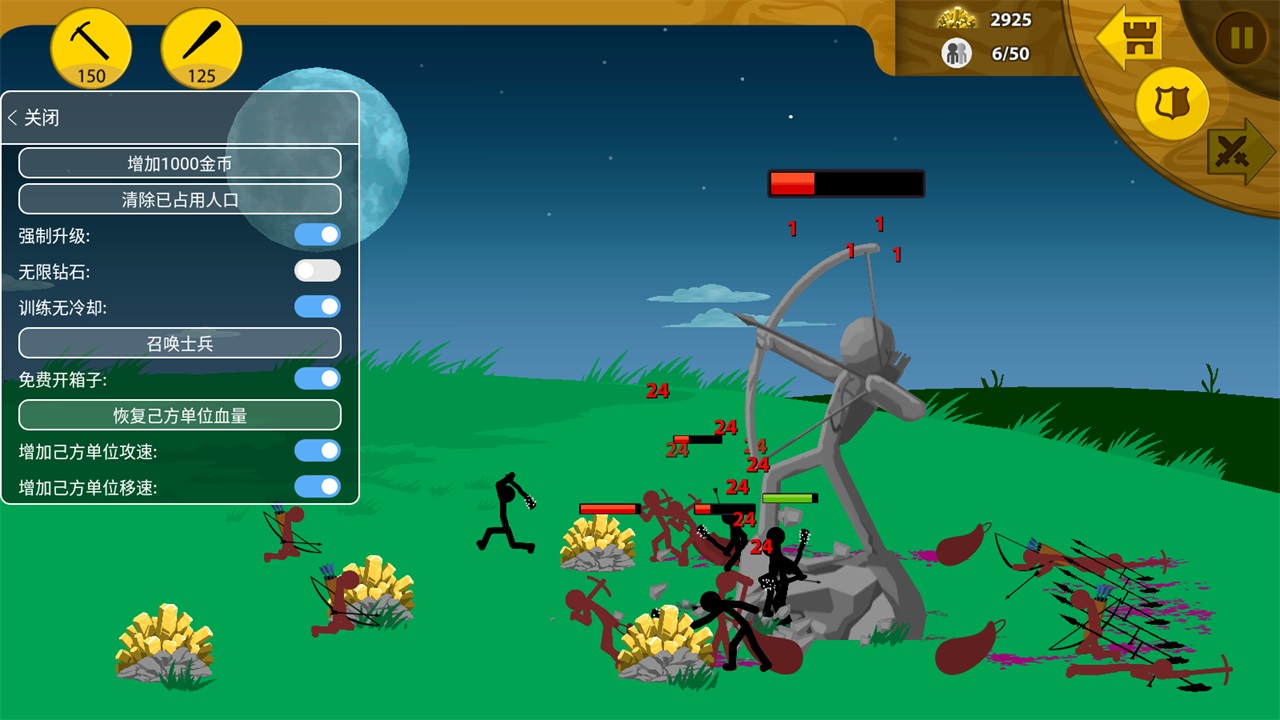
Task: Pause the game
Action: click(x=1241, y=38)
